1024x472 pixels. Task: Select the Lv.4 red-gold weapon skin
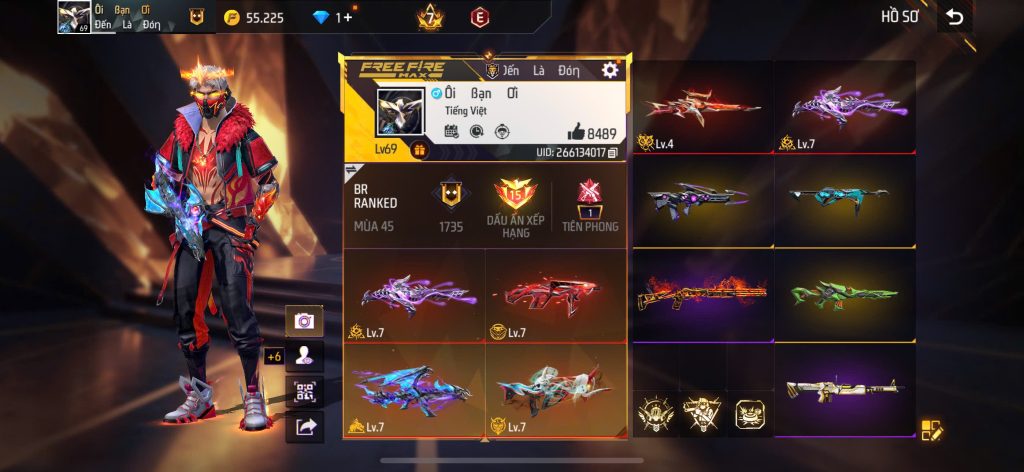pos(703,108)
